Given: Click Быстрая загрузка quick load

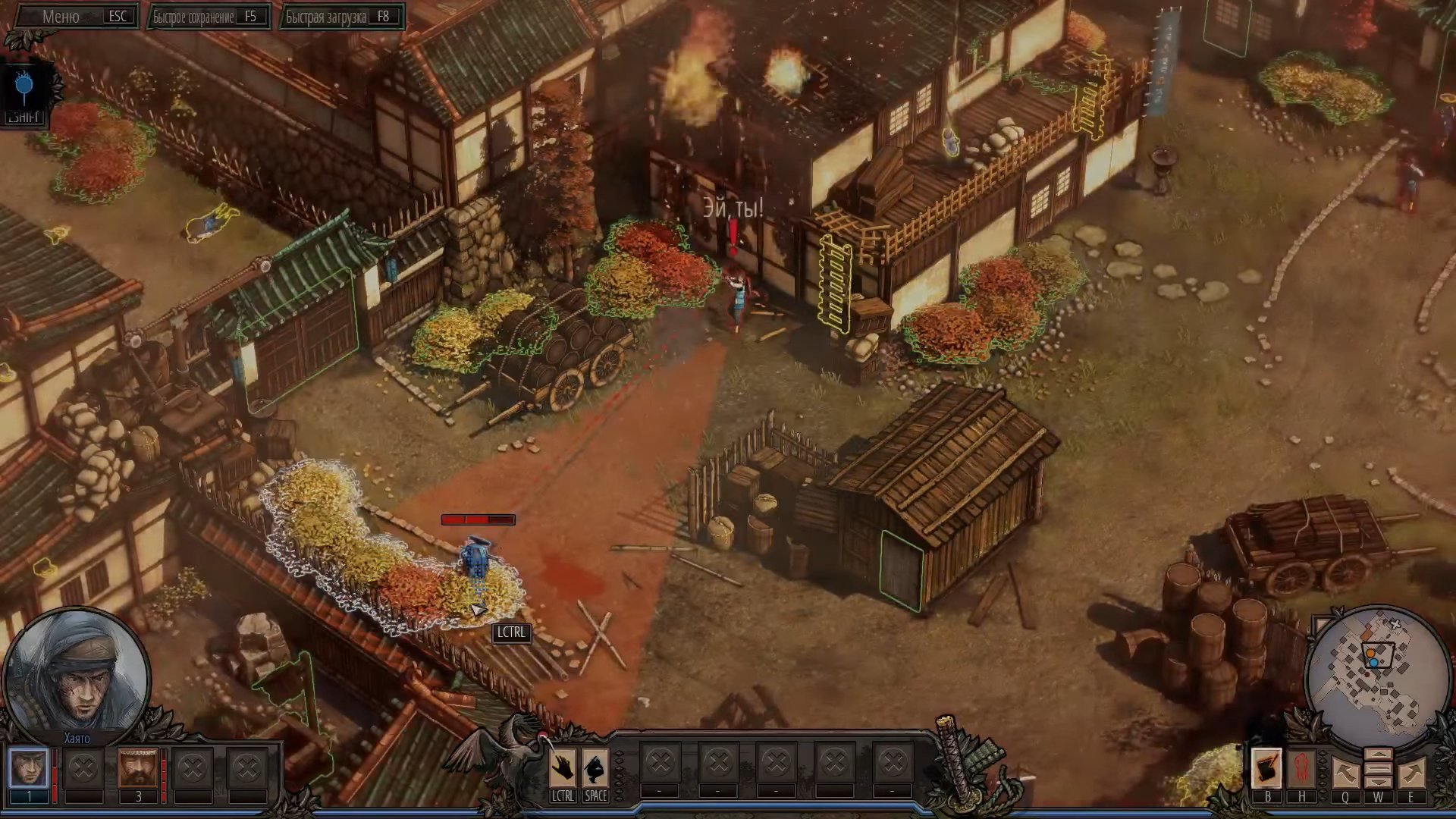Looking at the screenshot, I should [x=342, y=16].
